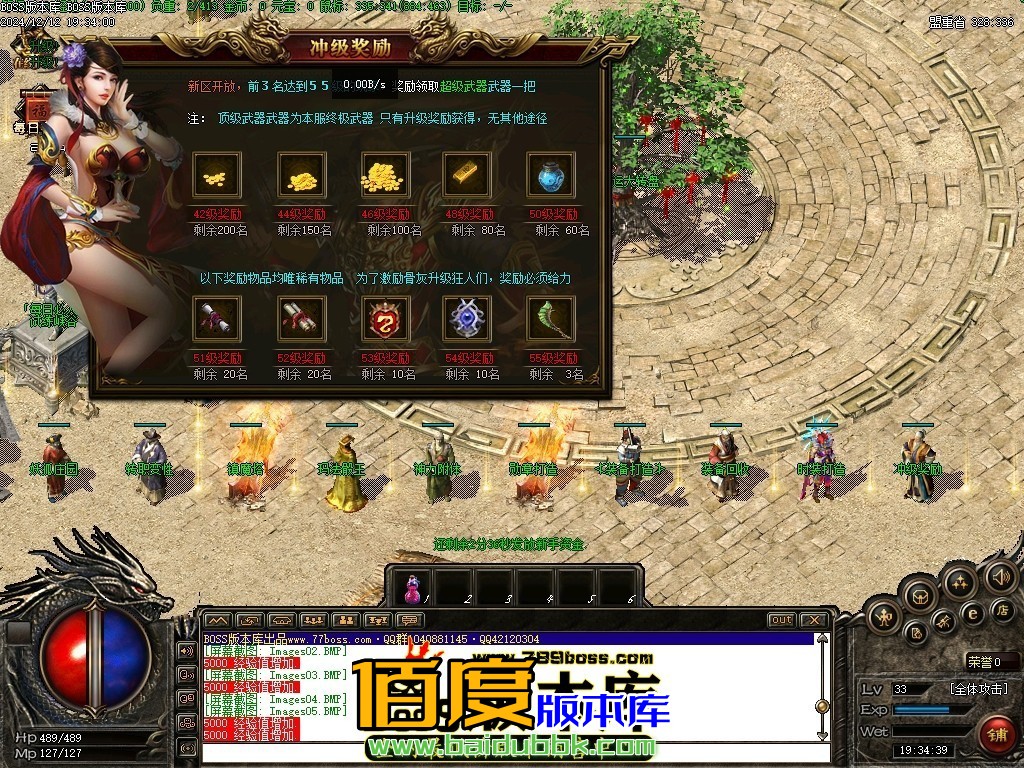Claim the 44级奖励 level reward

(301, 177)
